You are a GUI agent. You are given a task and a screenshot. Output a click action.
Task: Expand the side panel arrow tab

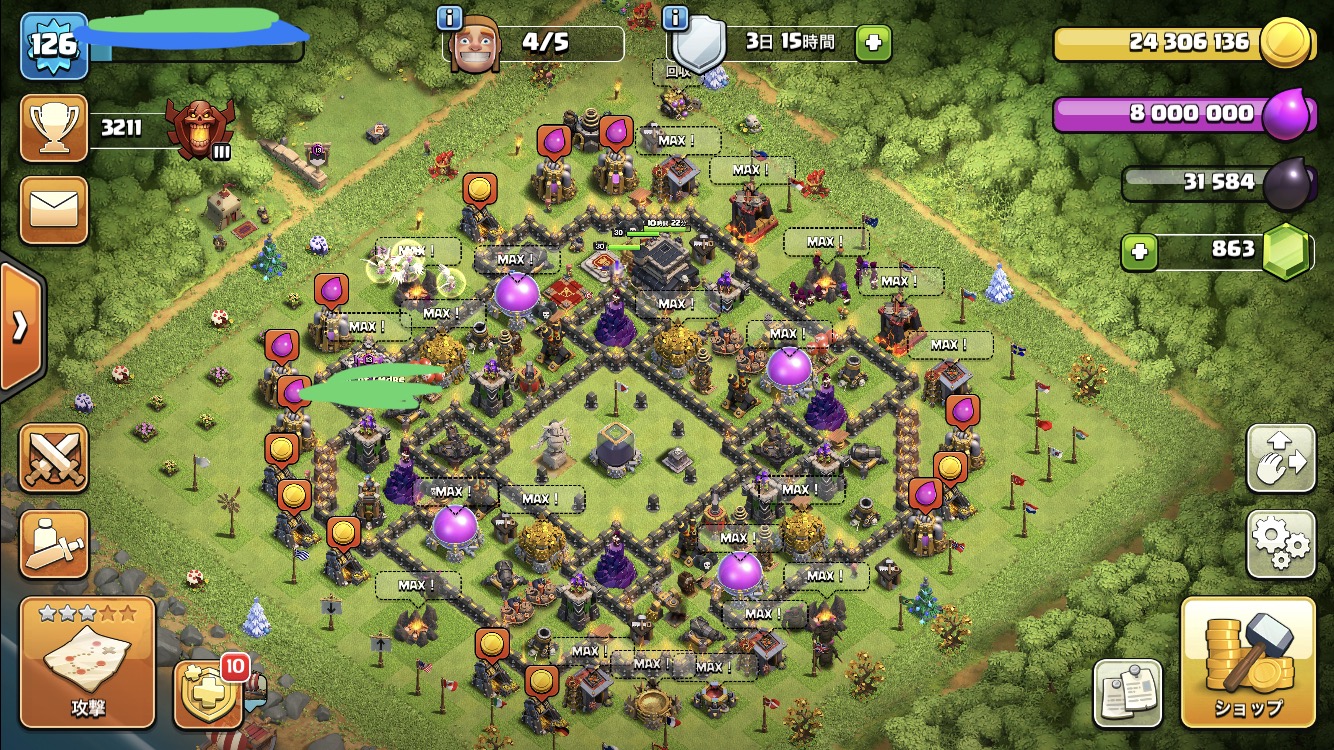[x=20, y=327]
